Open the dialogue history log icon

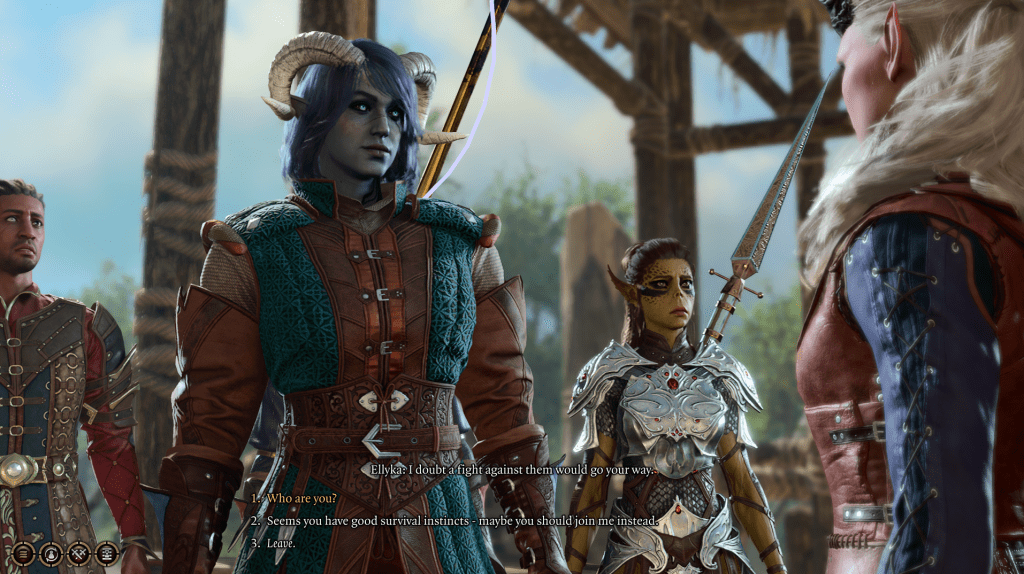point(106,552)
